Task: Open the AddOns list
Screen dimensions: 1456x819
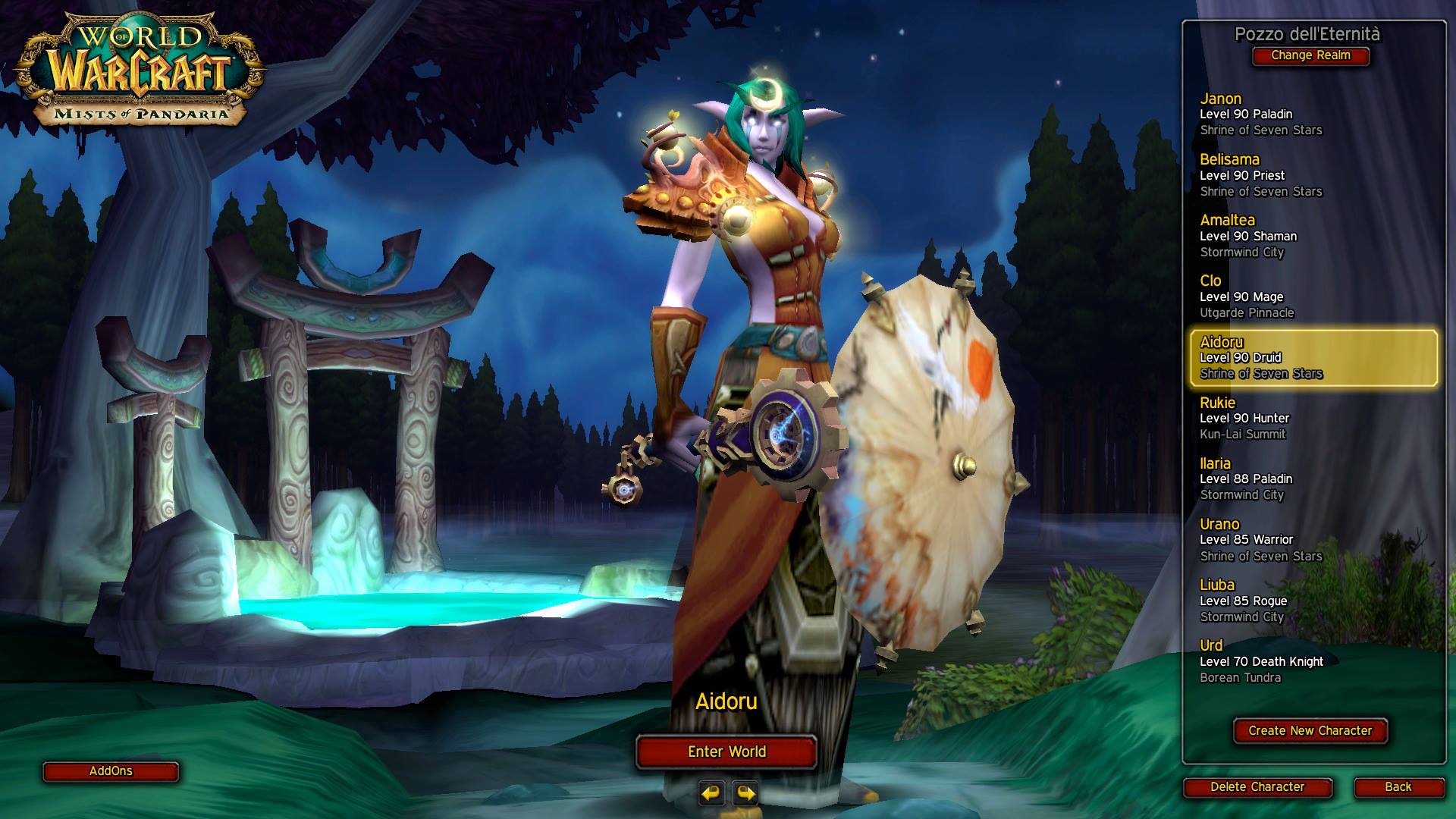Action: point(111,771)
